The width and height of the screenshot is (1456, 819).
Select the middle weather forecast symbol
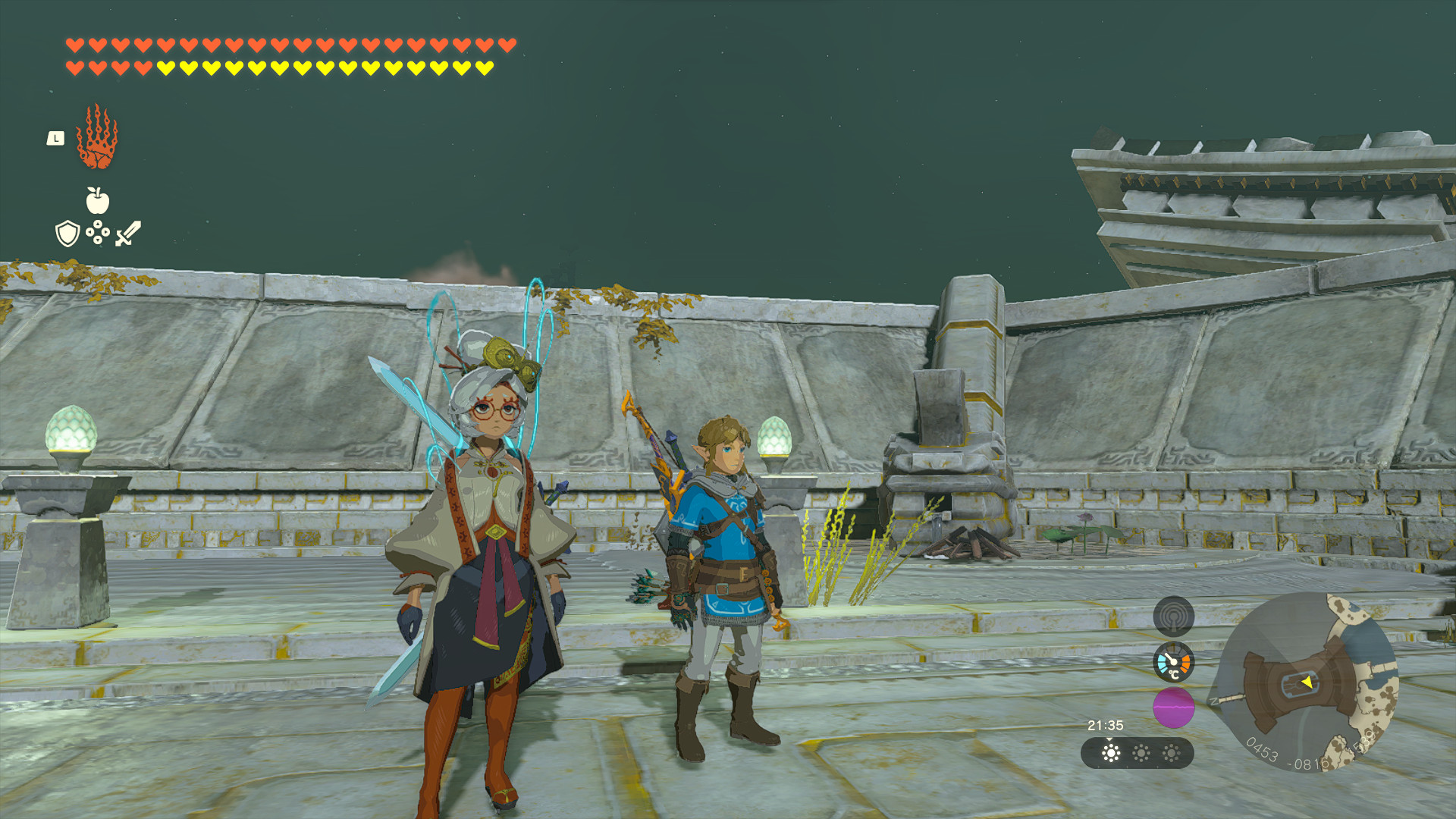[1141, 755]
